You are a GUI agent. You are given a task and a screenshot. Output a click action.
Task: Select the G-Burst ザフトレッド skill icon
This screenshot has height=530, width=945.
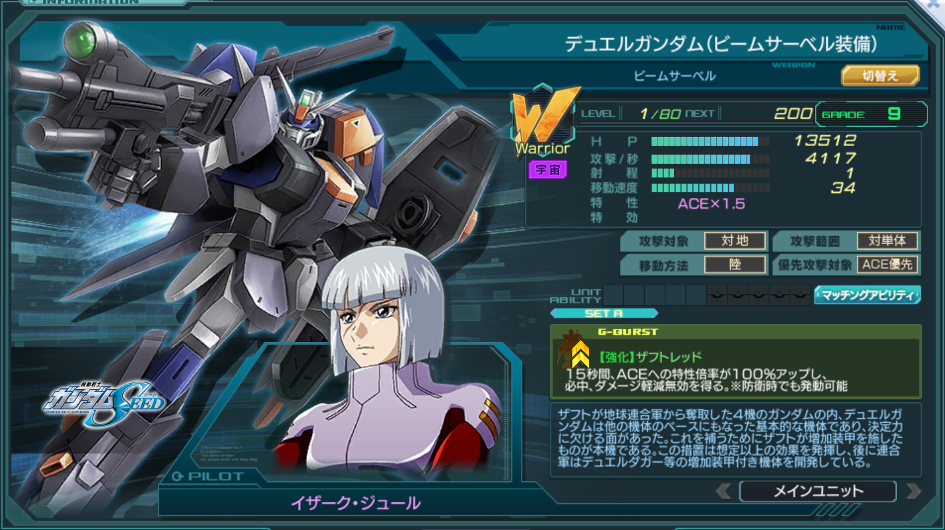[577, 351]
